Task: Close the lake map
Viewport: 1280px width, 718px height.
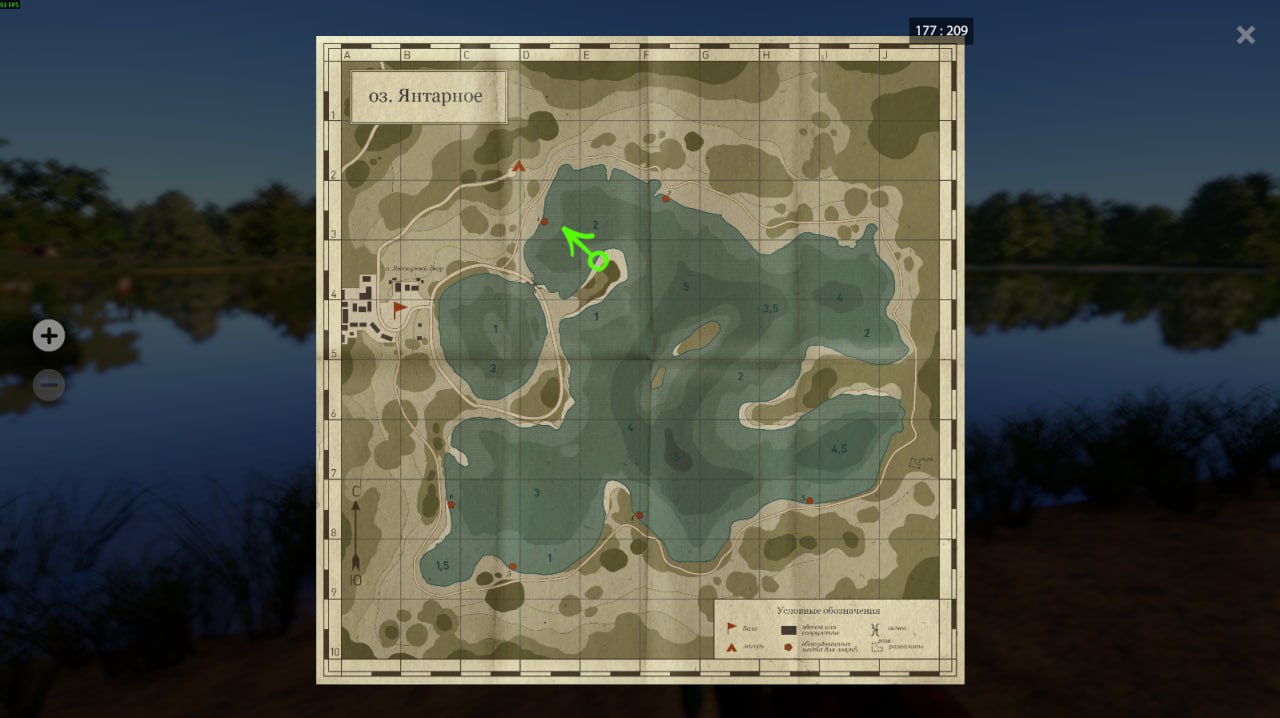Action: pyautogui.click(x=1245, y=35)
